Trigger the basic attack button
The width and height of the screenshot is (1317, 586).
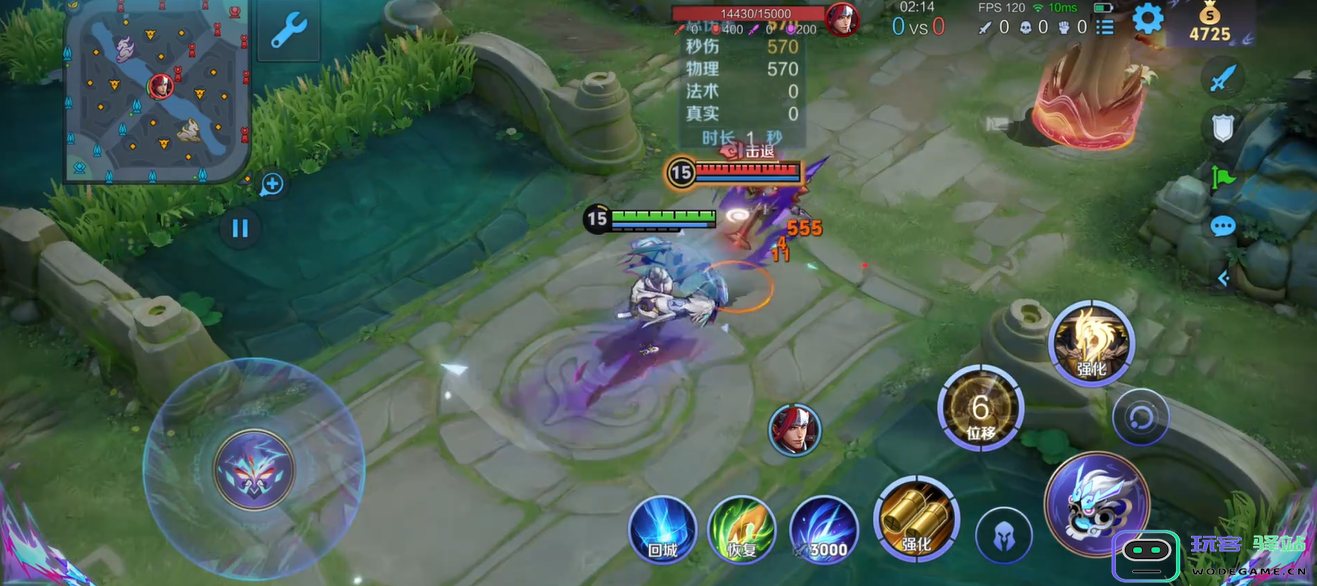tap(1096, 503)
